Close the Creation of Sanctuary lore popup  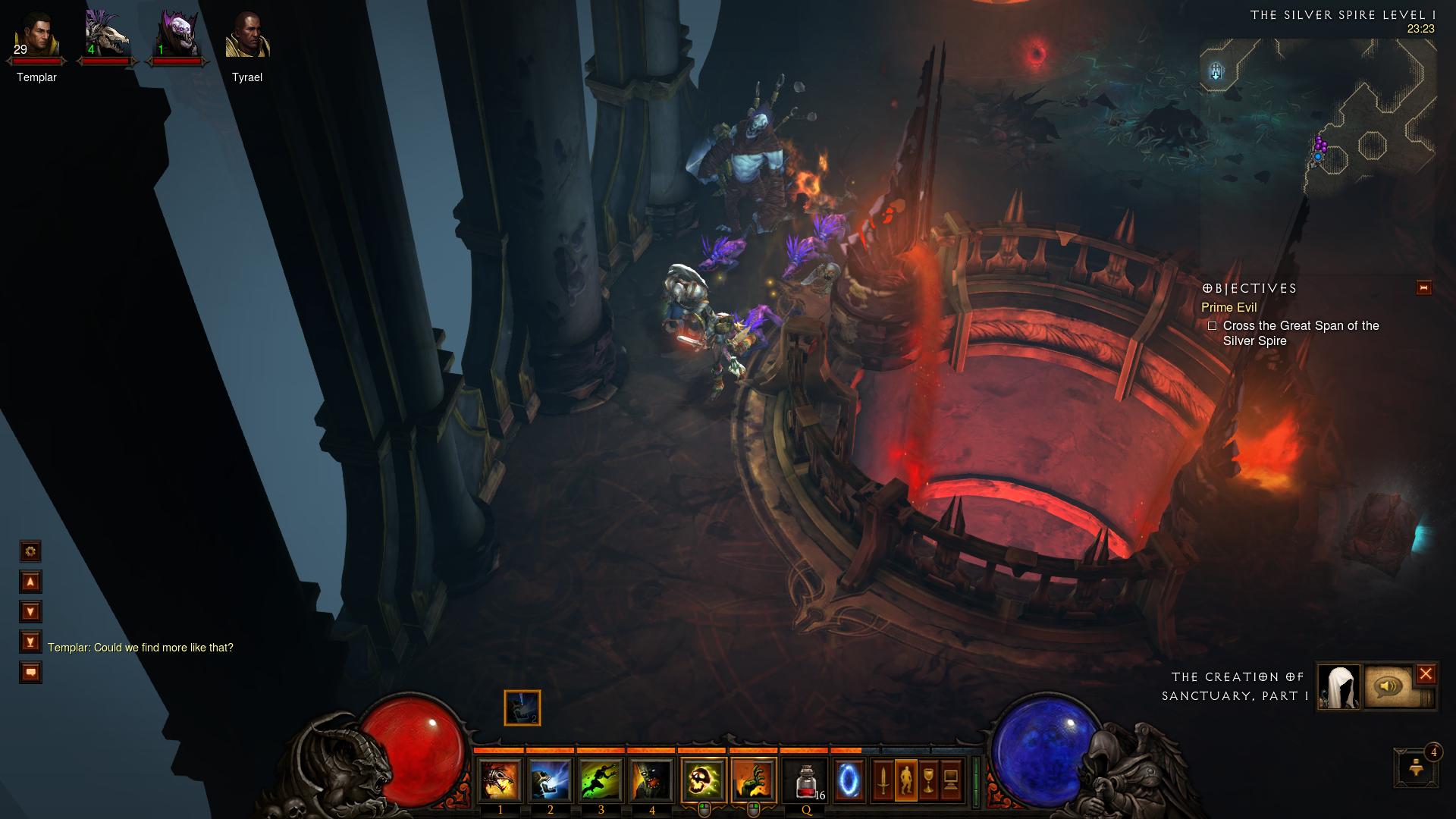(1426, 673)
